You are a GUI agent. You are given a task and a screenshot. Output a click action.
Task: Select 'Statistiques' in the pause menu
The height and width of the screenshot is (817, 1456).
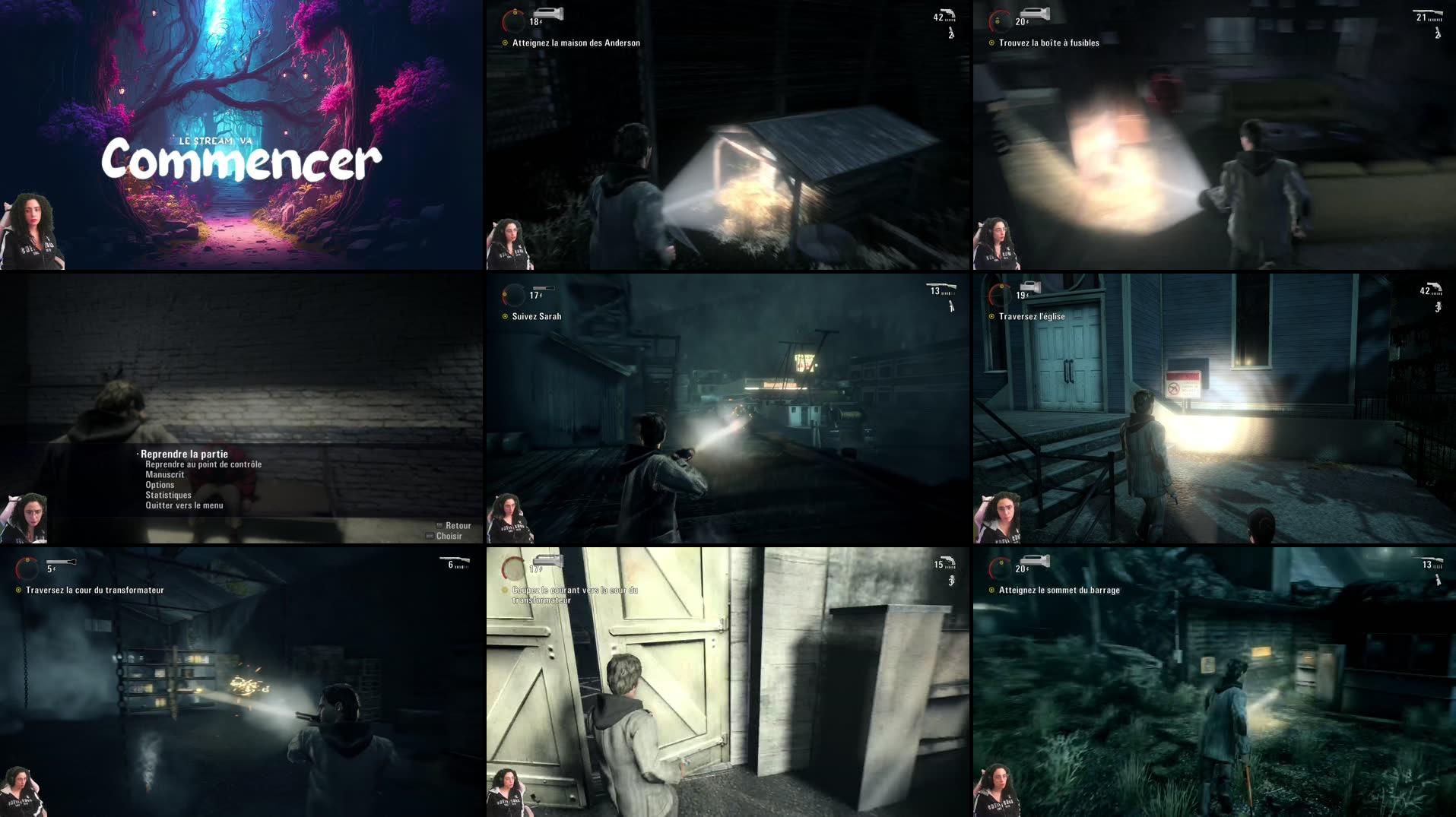(x=169, y=494)
